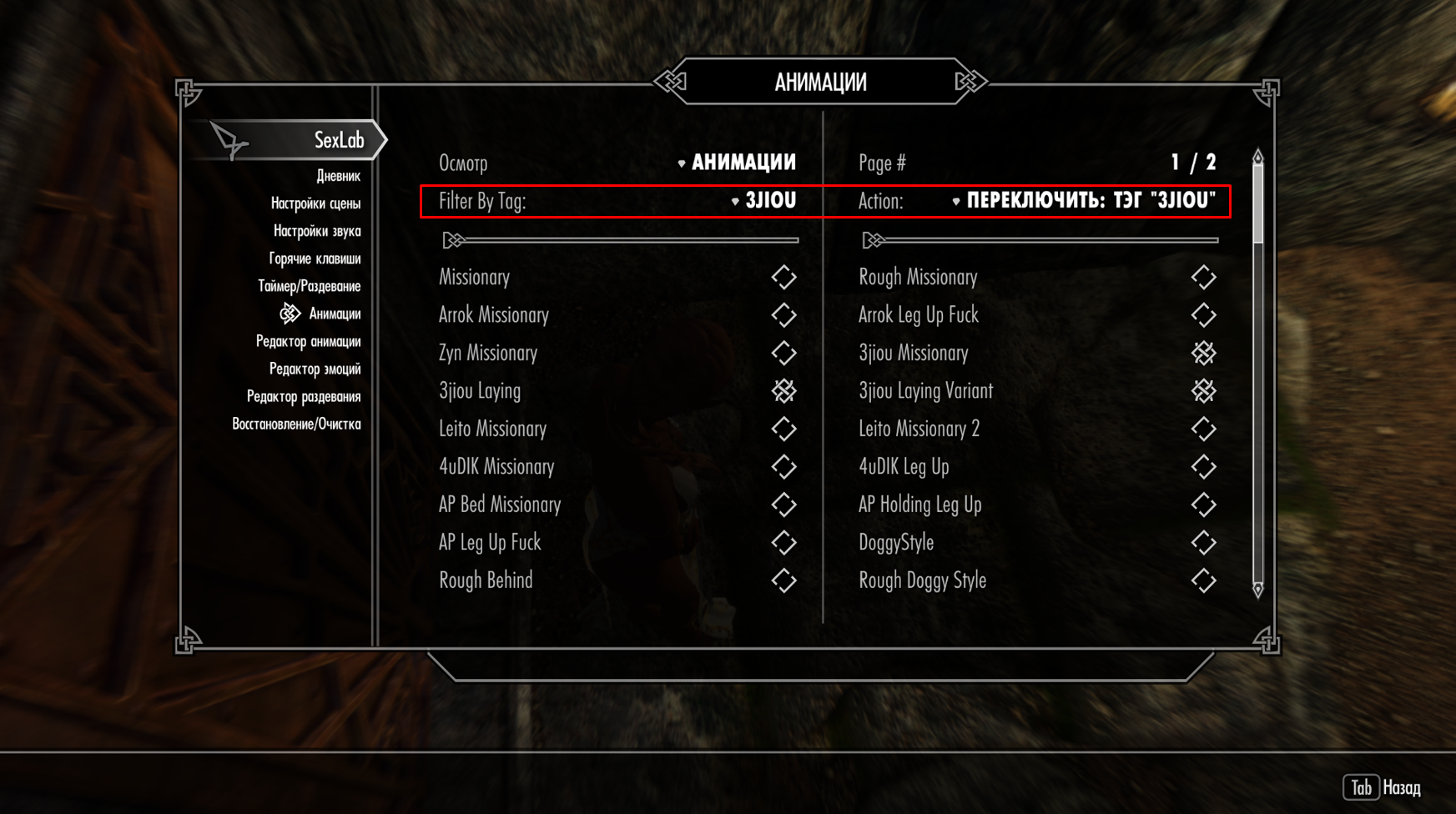Viewport: 1456px width, 814px height.
Task: Switch to Редактор анимации page
Action: pos(308,341)
